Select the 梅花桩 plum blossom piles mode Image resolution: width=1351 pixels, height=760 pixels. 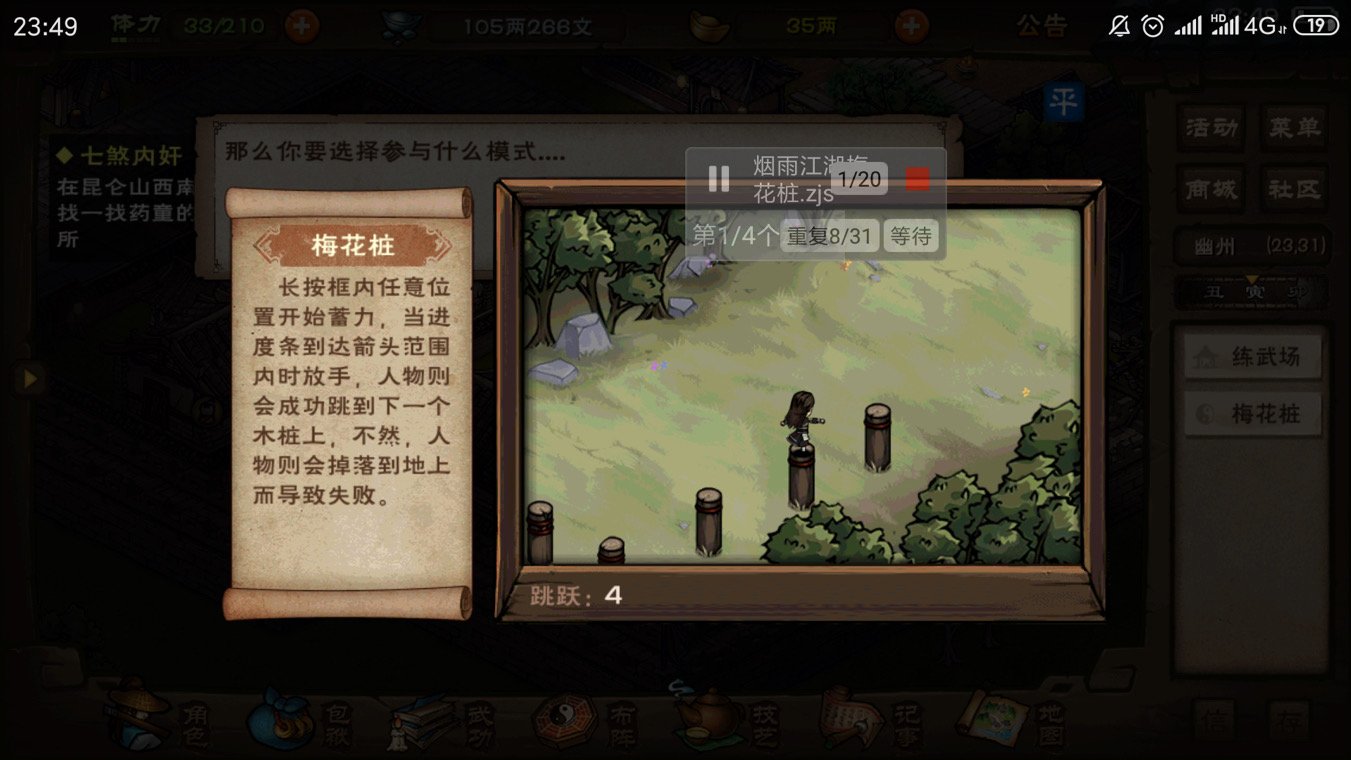[1251, 413]
